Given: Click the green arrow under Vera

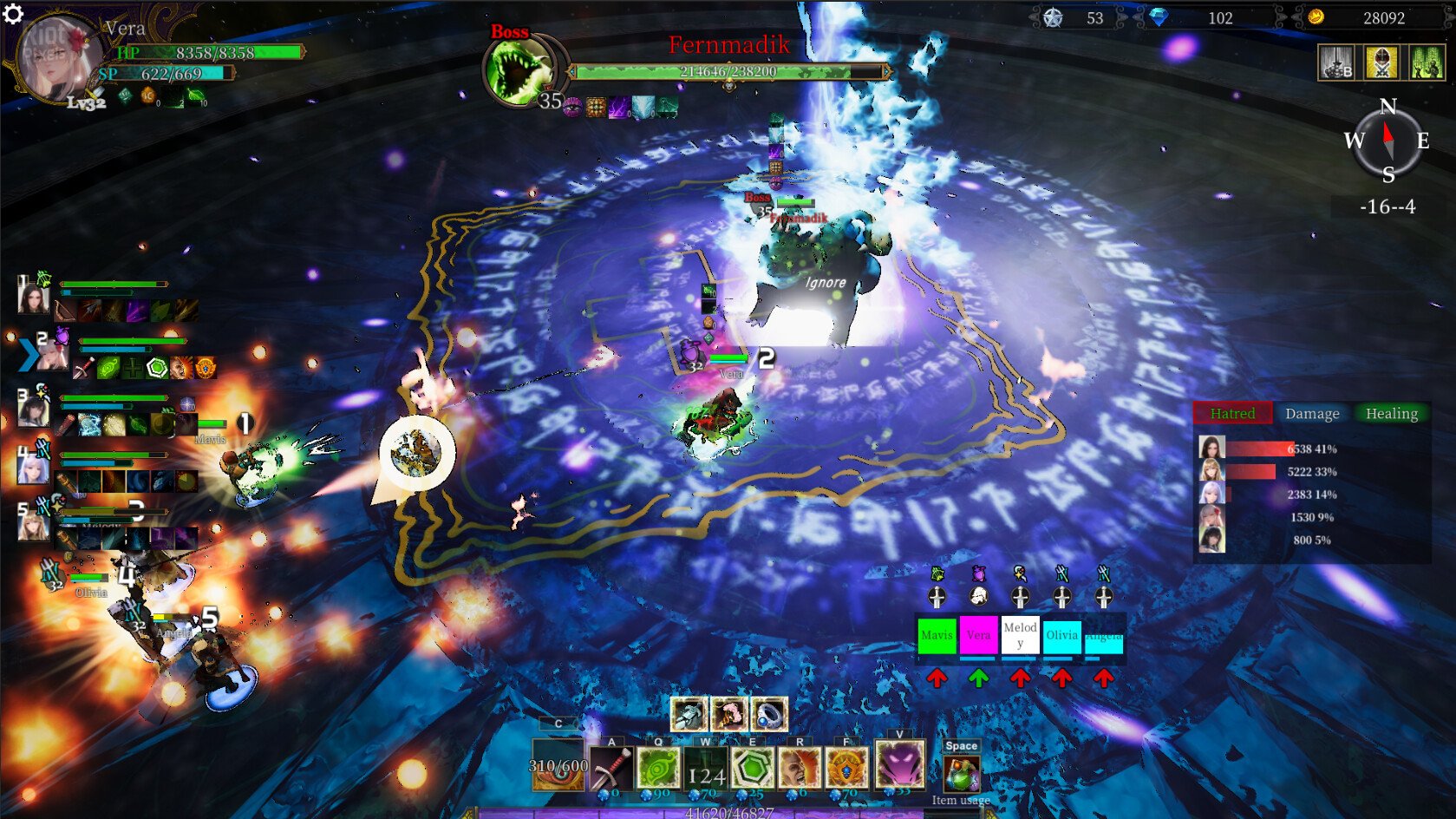Looking at the screenshot, I should [x=978, y=678].
